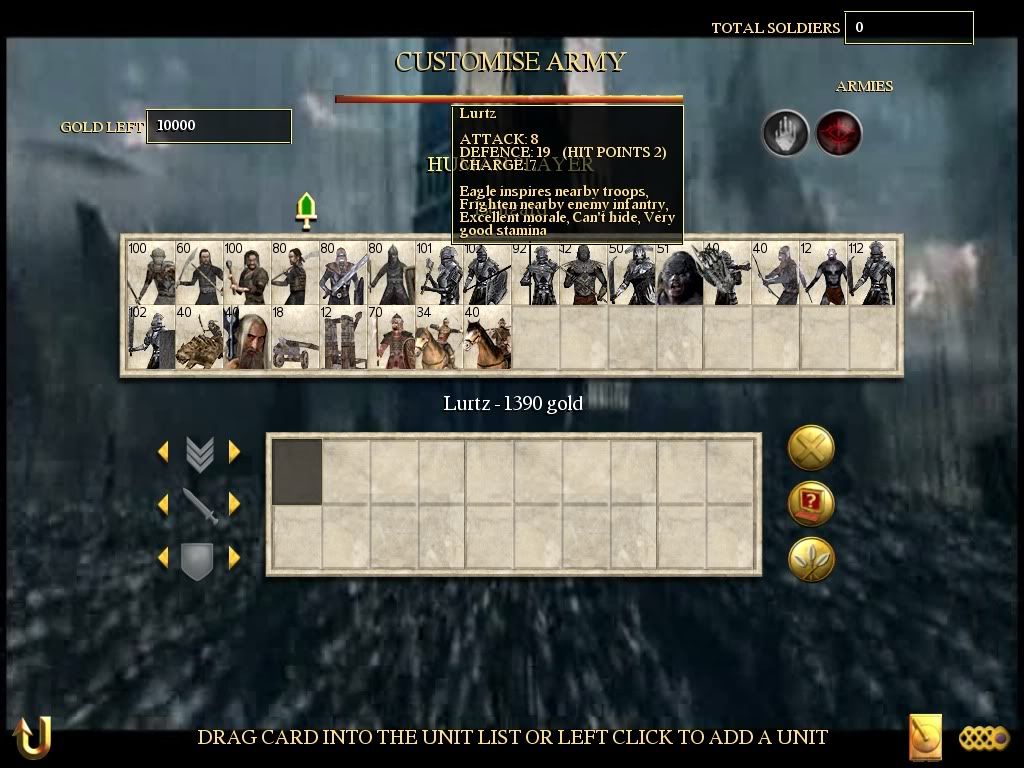Click the gold crossed-swords round button
The height and width of the screenshot is (768, 1024).
coord(811,447)
